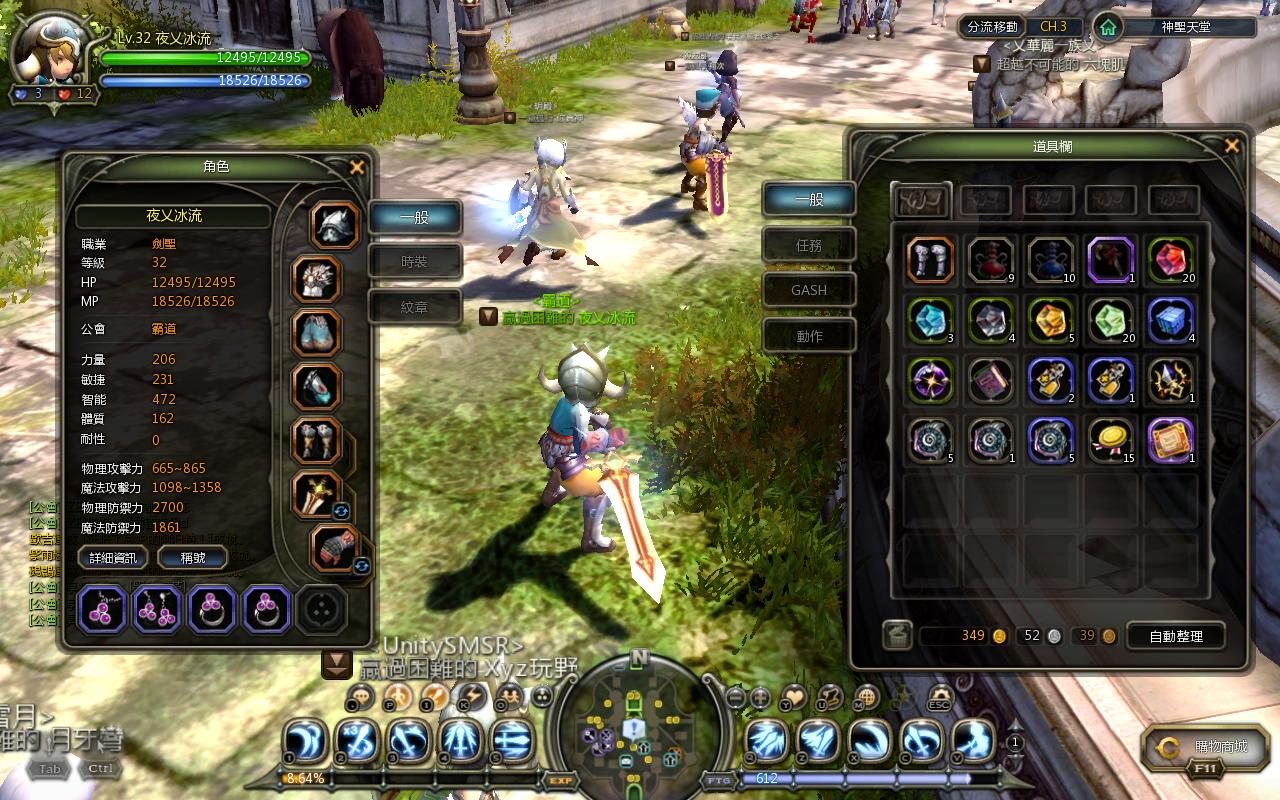Select the equipped helmet slot
The height and width of the screenshot is (800, 1280).
335,224
